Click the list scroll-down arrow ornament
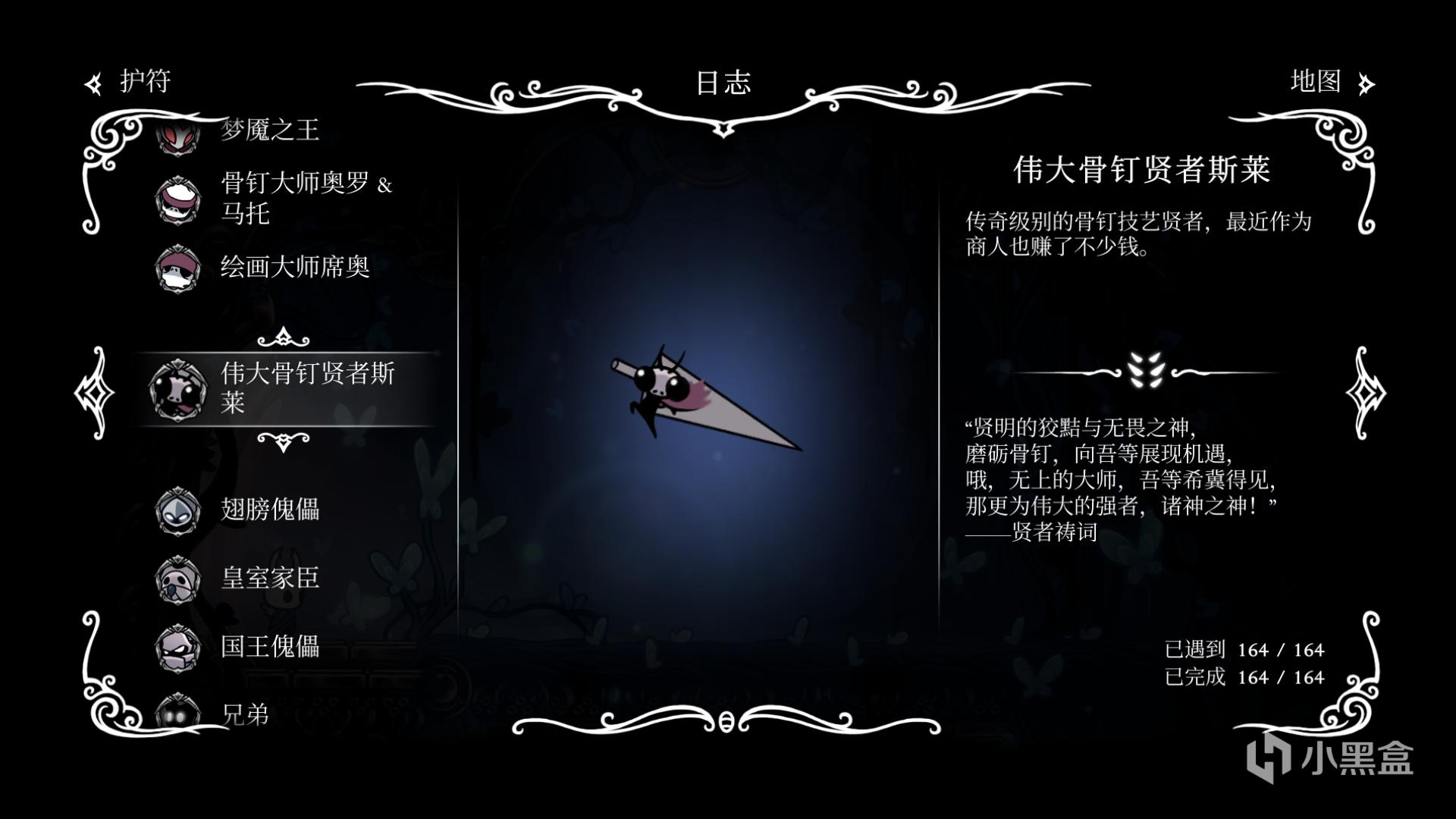Image resolution: width=1456 pixels, height=819 pixels. coord(283,441)
